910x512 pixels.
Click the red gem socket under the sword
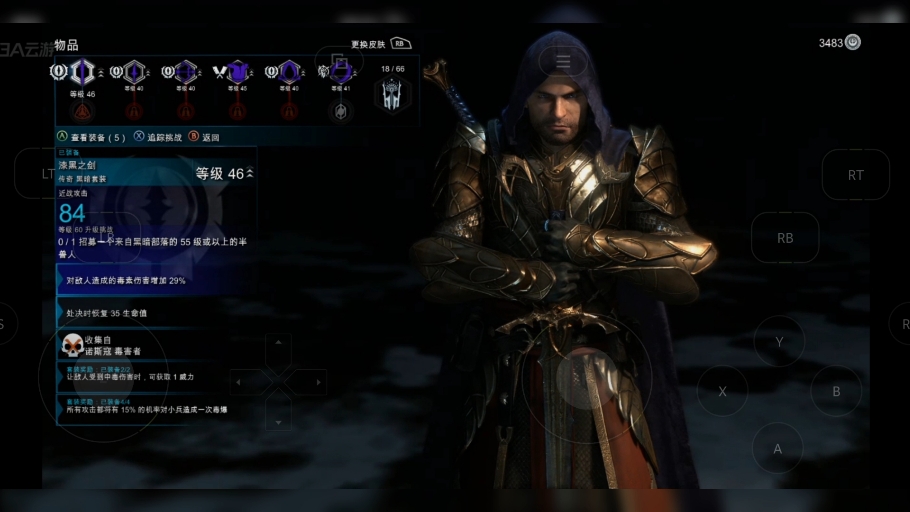point(82,110)
